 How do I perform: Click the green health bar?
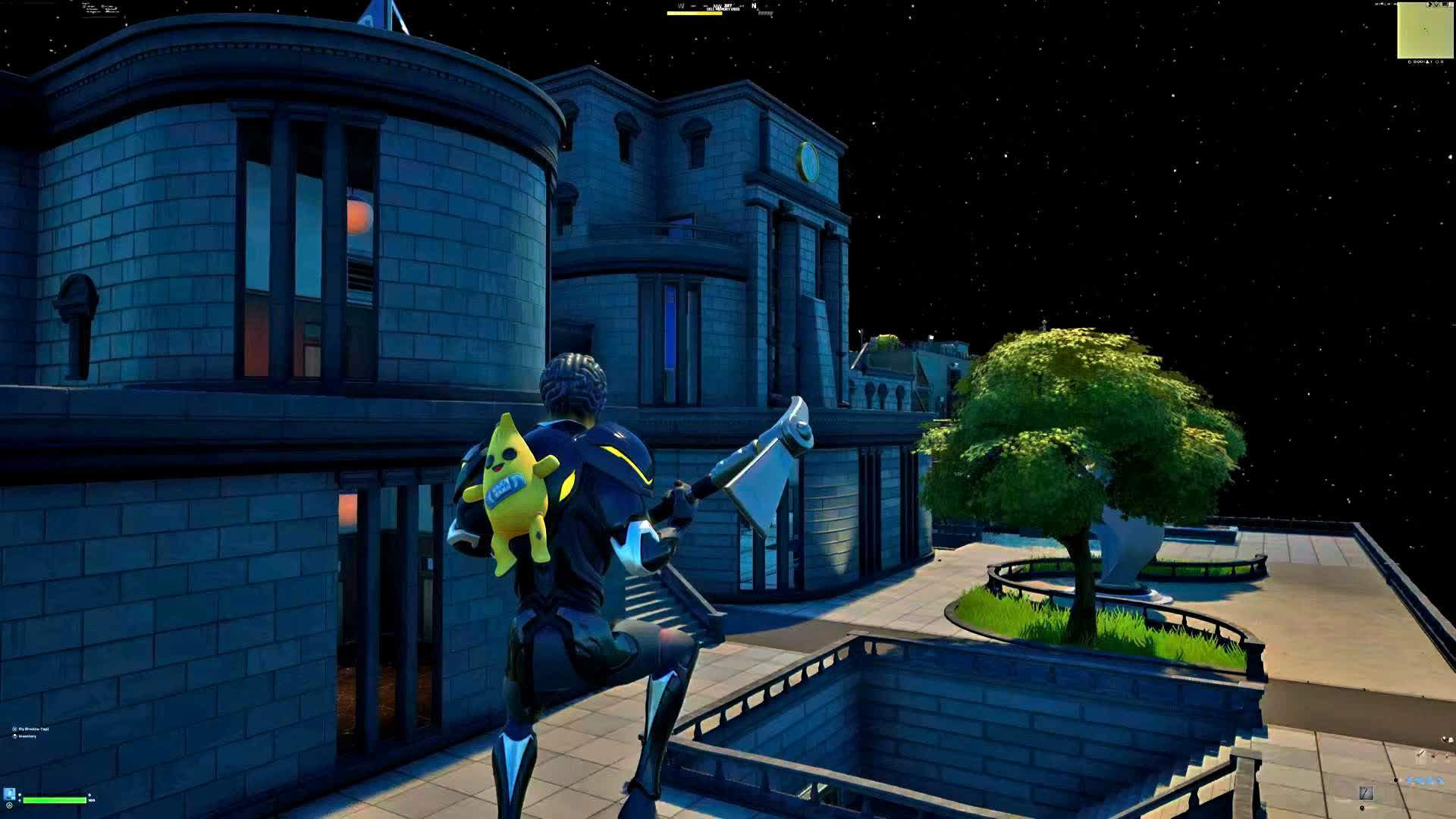point(53,800)
